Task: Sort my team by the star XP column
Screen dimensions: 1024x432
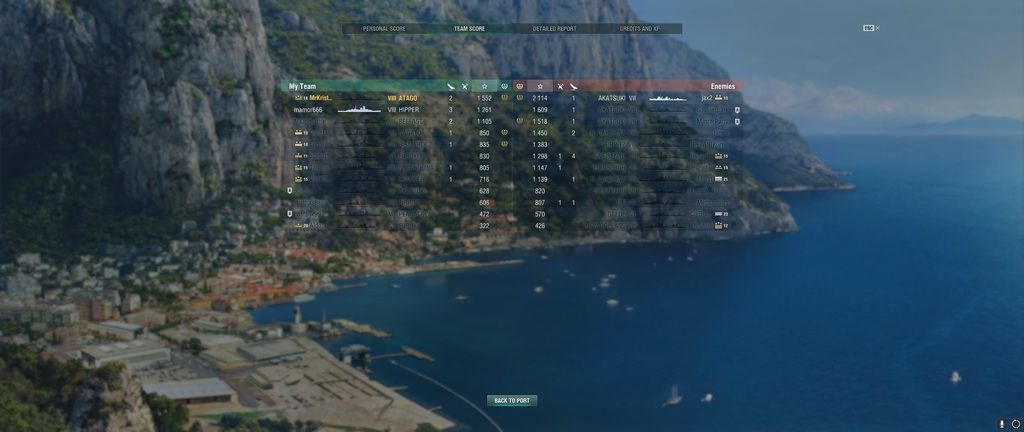Action: click(x=485, y=87)
